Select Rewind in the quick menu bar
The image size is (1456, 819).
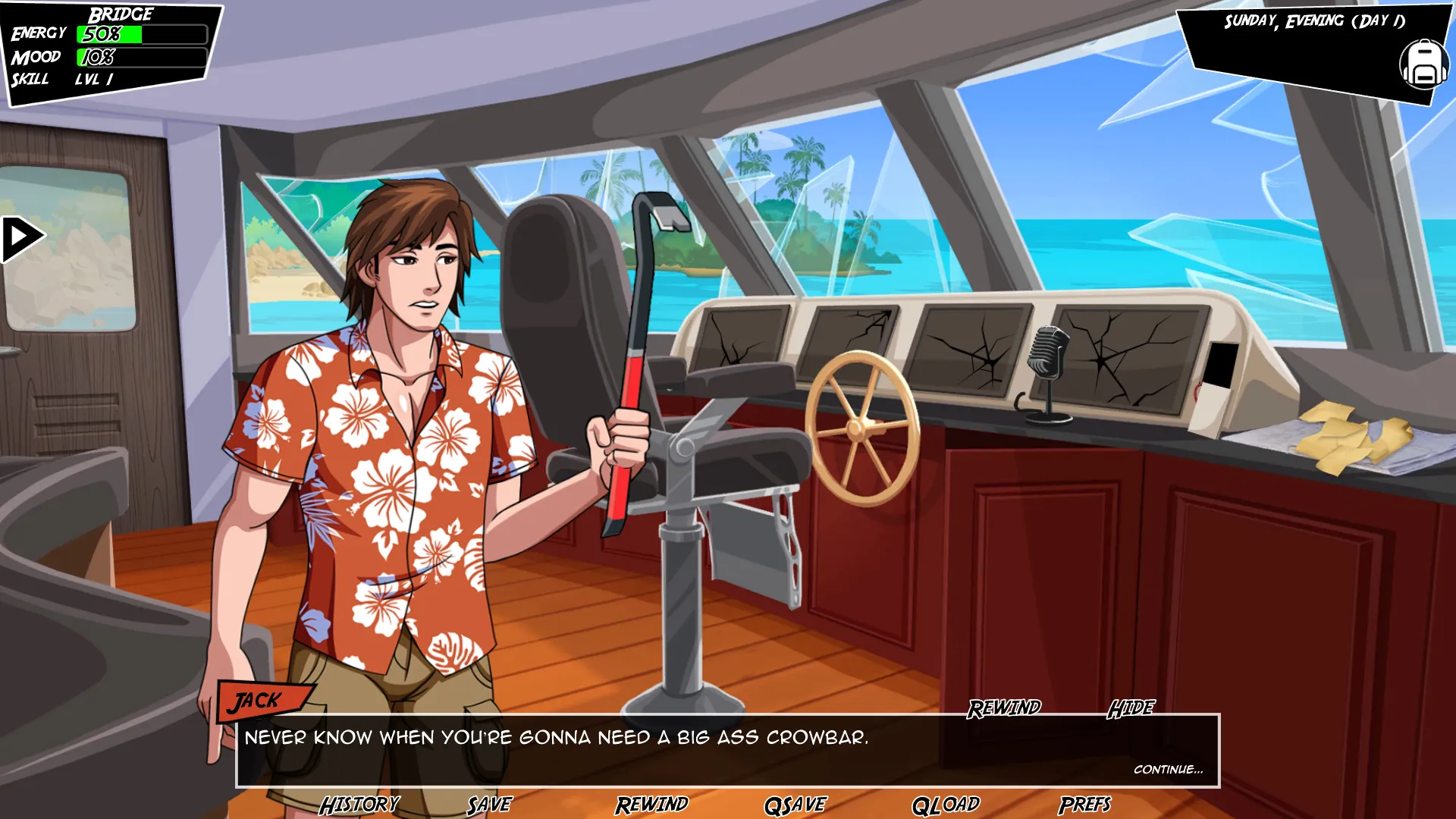652,805
